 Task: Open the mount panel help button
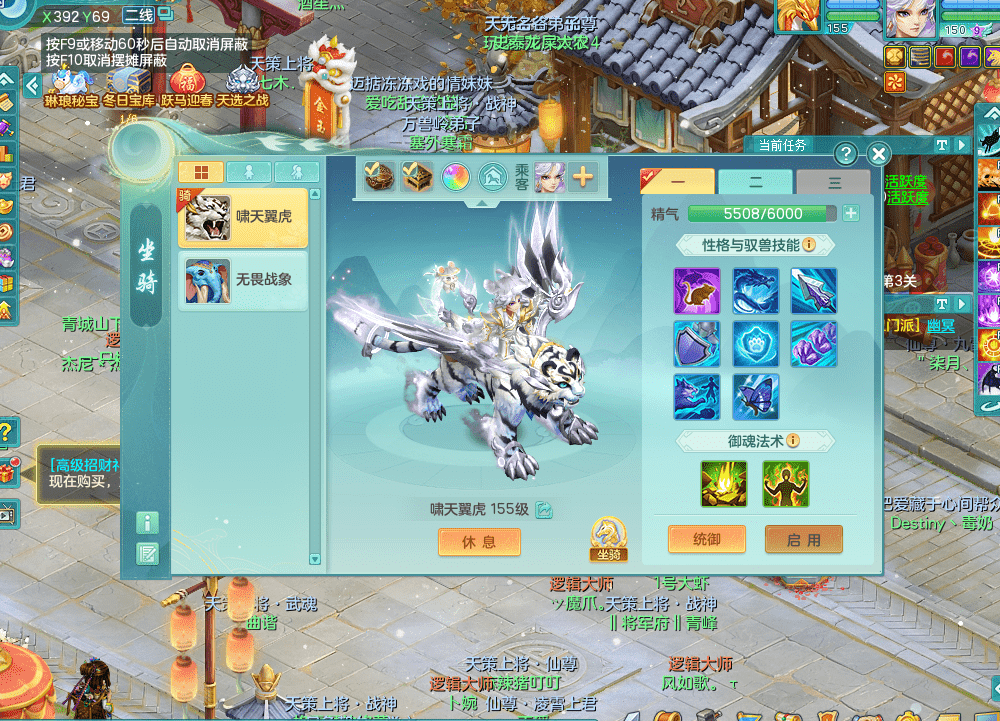(x=846, y=153)
